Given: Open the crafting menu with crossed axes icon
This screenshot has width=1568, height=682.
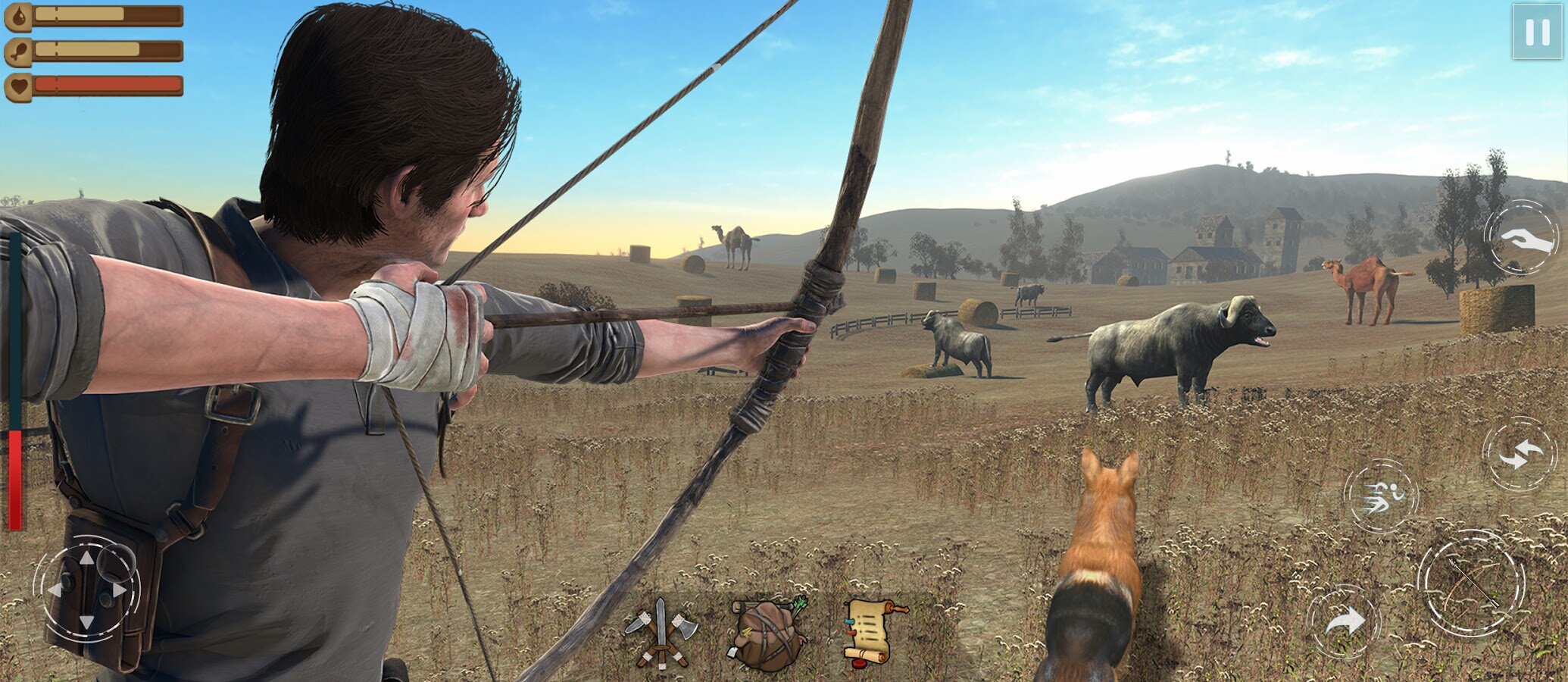Looking at the screenshot, I should click(x=661, y=634).
